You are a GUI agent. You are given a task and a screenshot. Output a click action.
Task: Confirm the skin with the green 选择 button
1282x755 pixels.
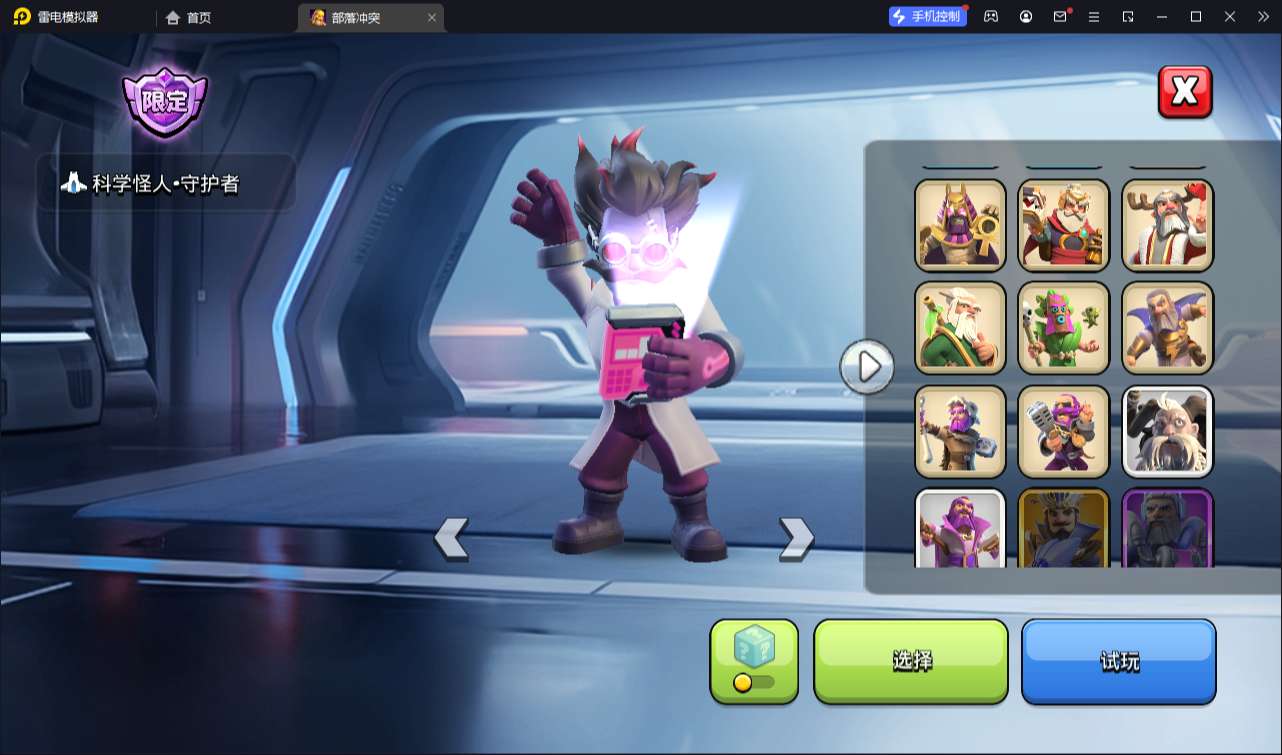[x=911, y=661]
